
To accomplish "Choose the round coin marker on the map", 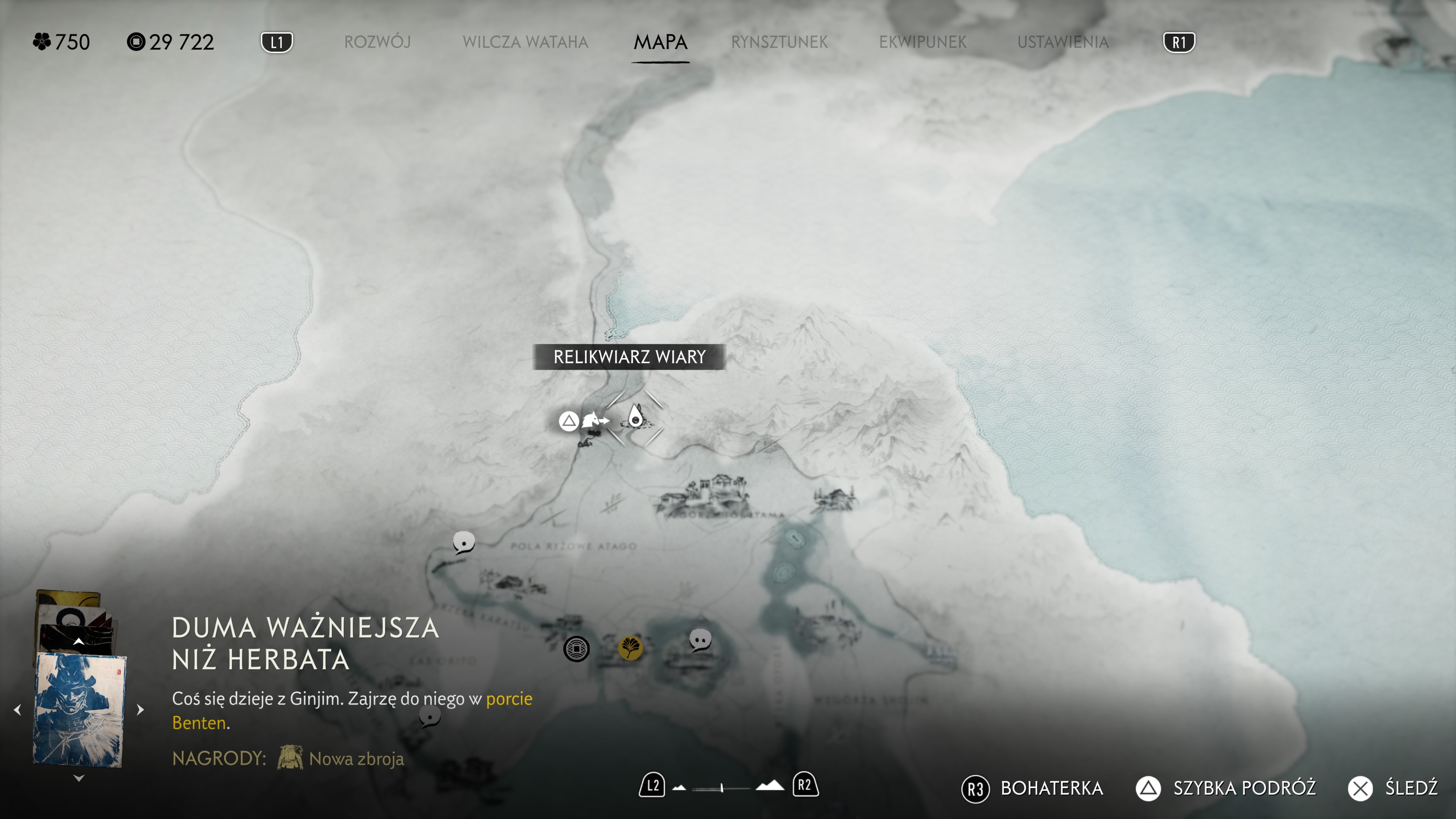I will [x=576, y=649].
